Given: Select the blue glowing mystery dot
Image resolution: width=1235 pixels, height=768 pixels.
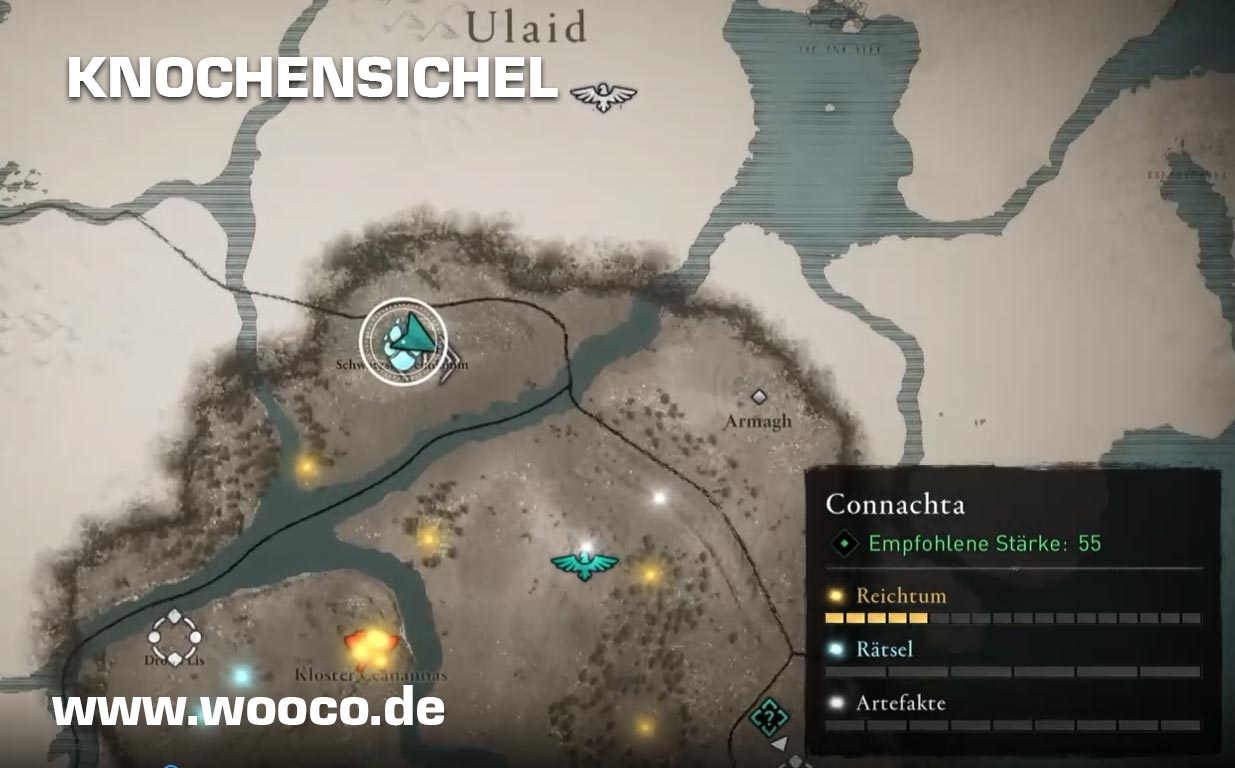Looking at the screenshot, I should coord(241,675).
